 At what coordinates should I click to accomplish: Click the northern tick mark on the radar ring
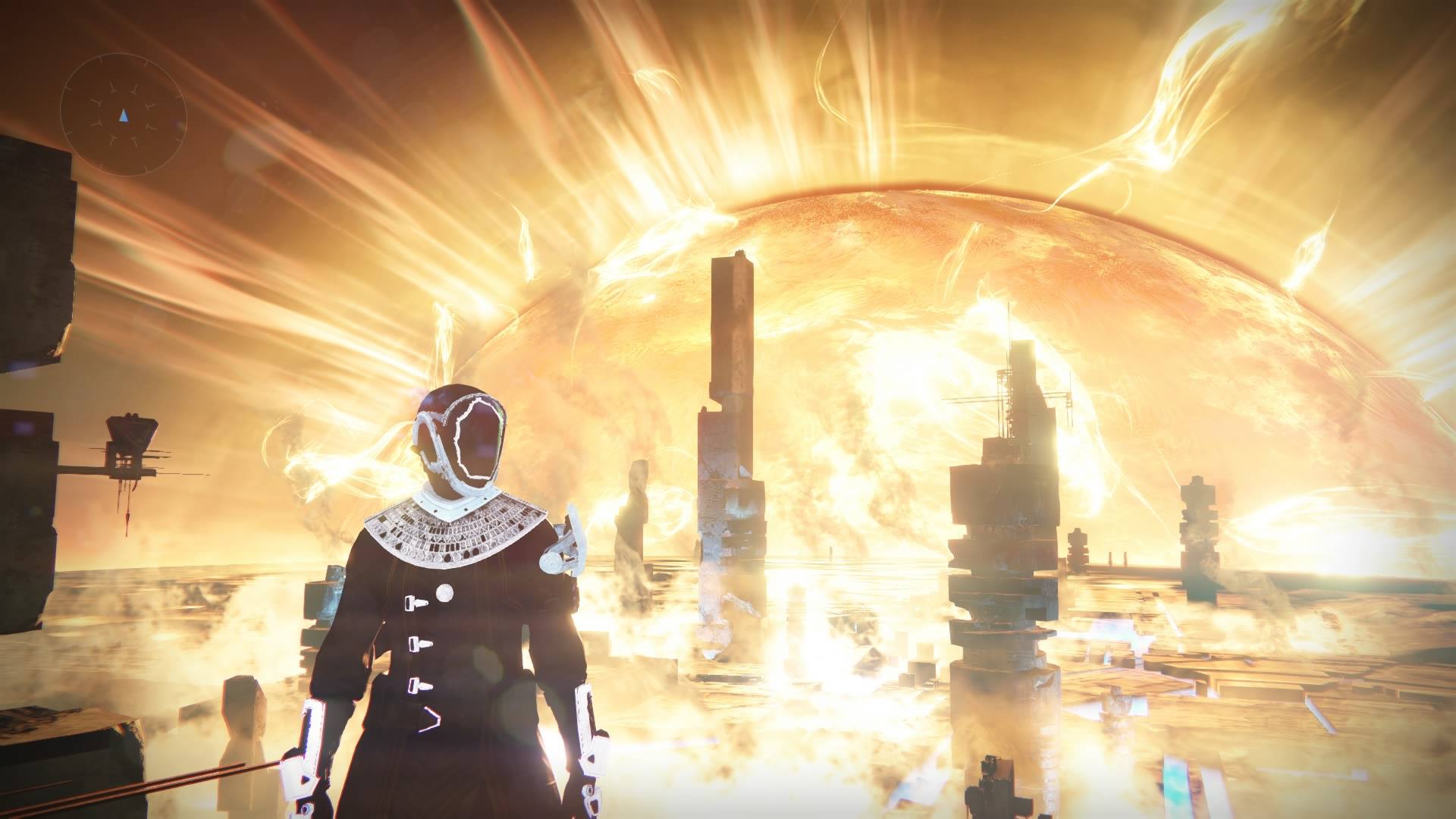pyautogui.click(x=100, y=58)
